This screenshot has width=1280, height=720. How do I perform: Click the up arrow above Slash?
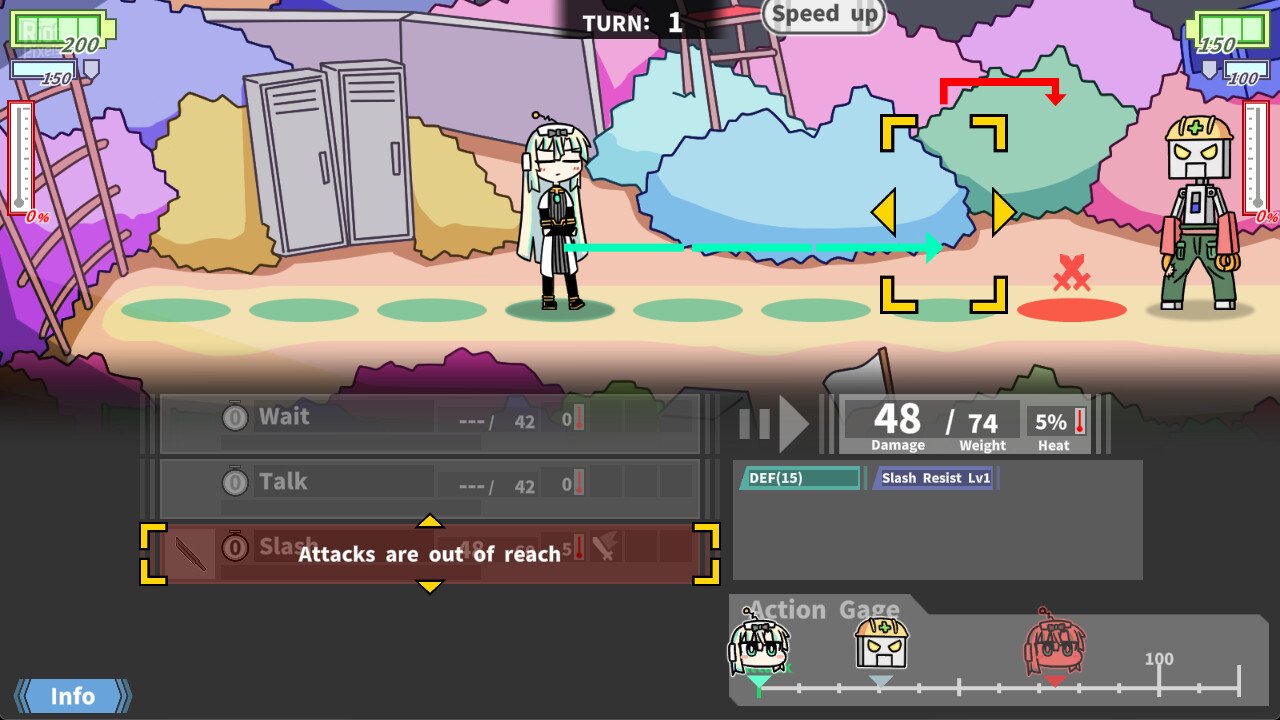(x=429, y=521)
